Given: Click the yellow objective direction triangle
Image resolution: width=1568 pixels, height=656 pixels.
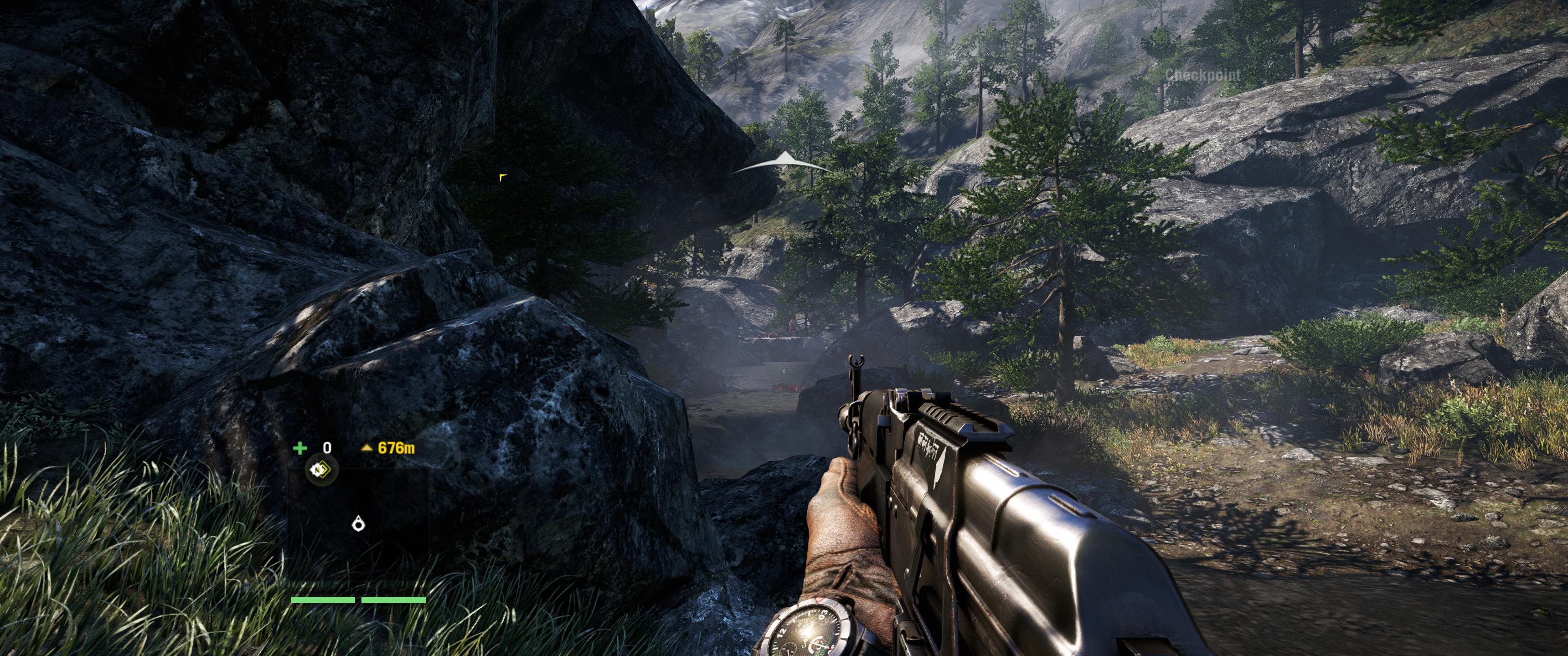Looking at the screenshot, I should (x=366, y=448).
